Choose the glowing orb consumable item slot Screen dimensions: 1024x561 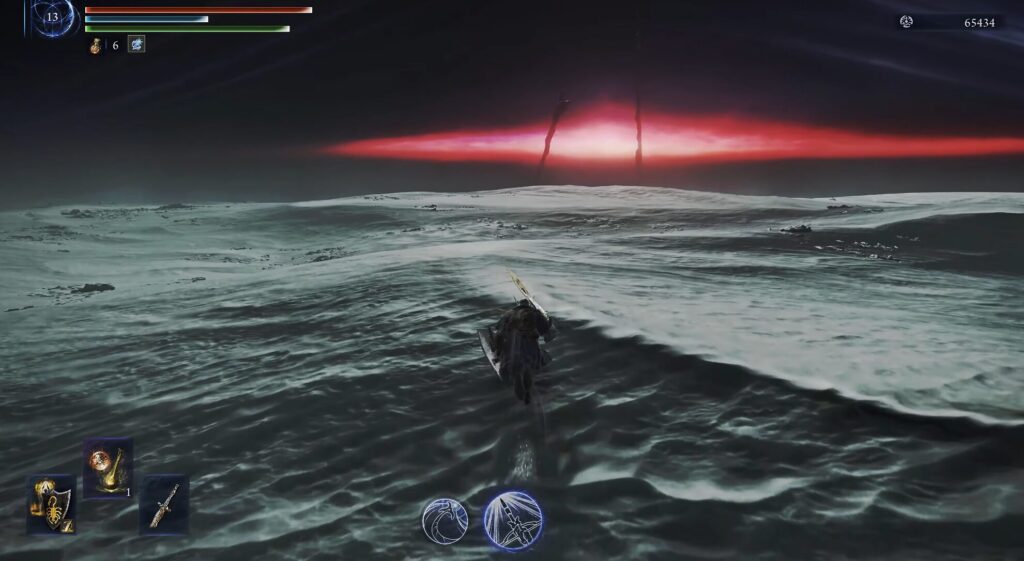(x=107, y=468)
